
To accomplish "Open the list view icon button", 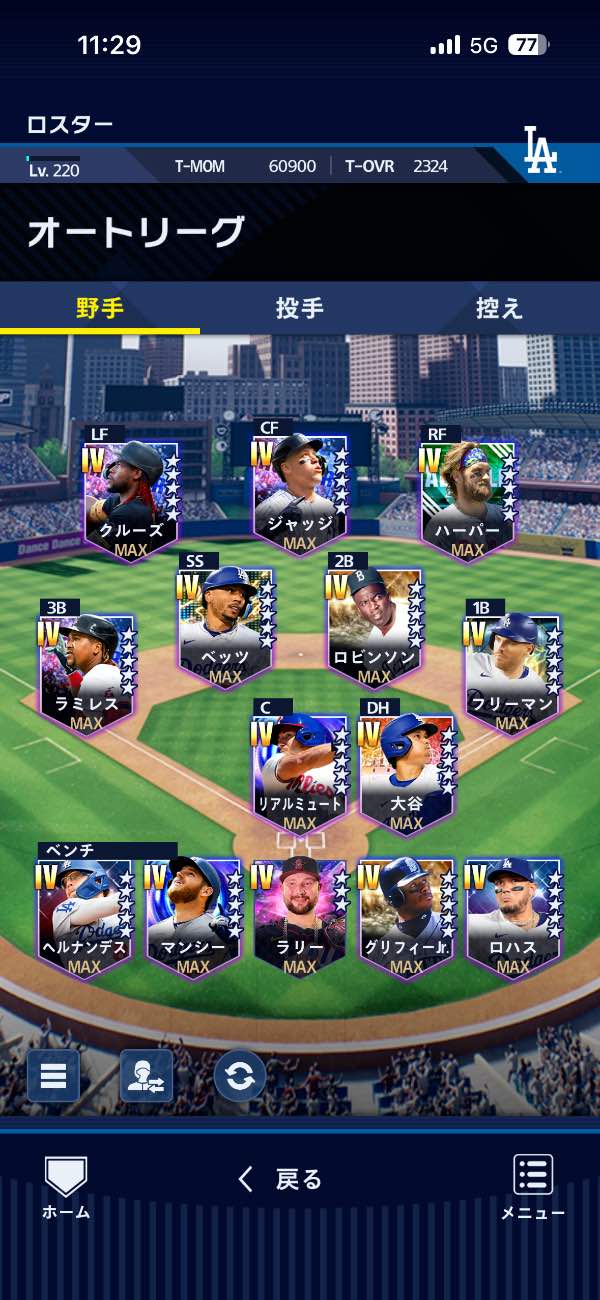I will [53, 1076].
